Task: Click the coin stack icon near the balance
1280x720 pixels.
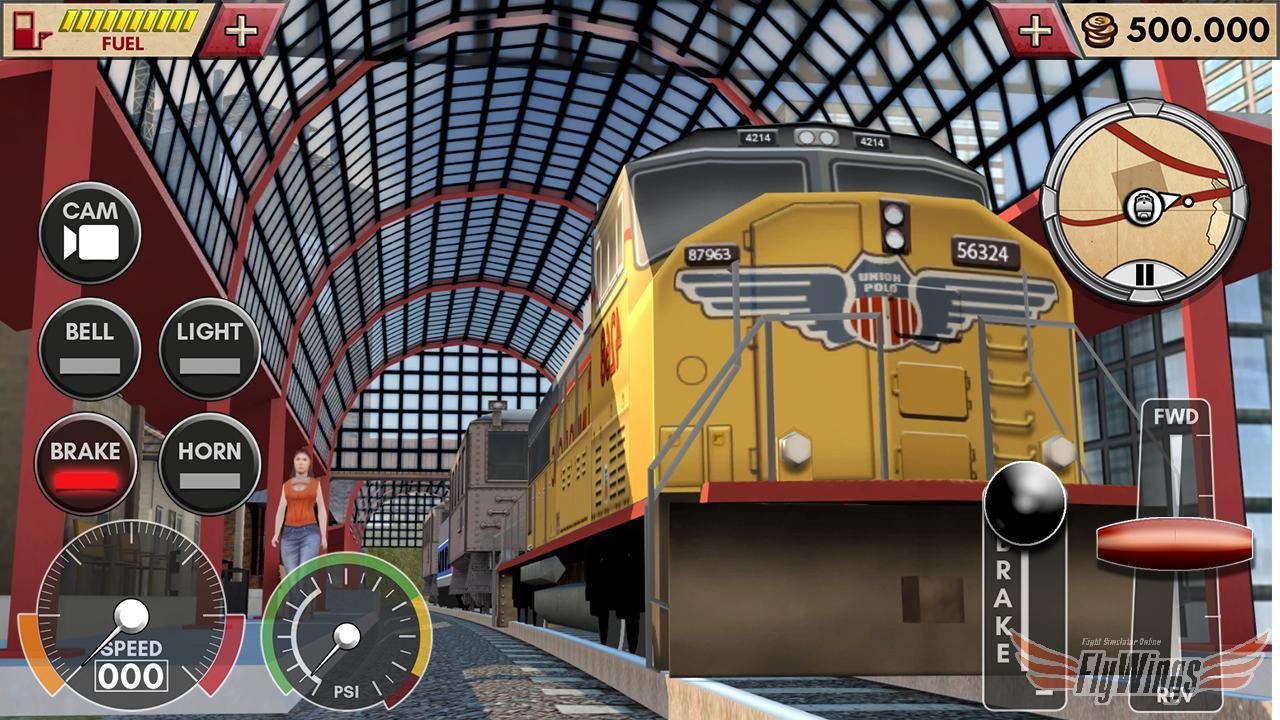Action: pos(1097,30)
